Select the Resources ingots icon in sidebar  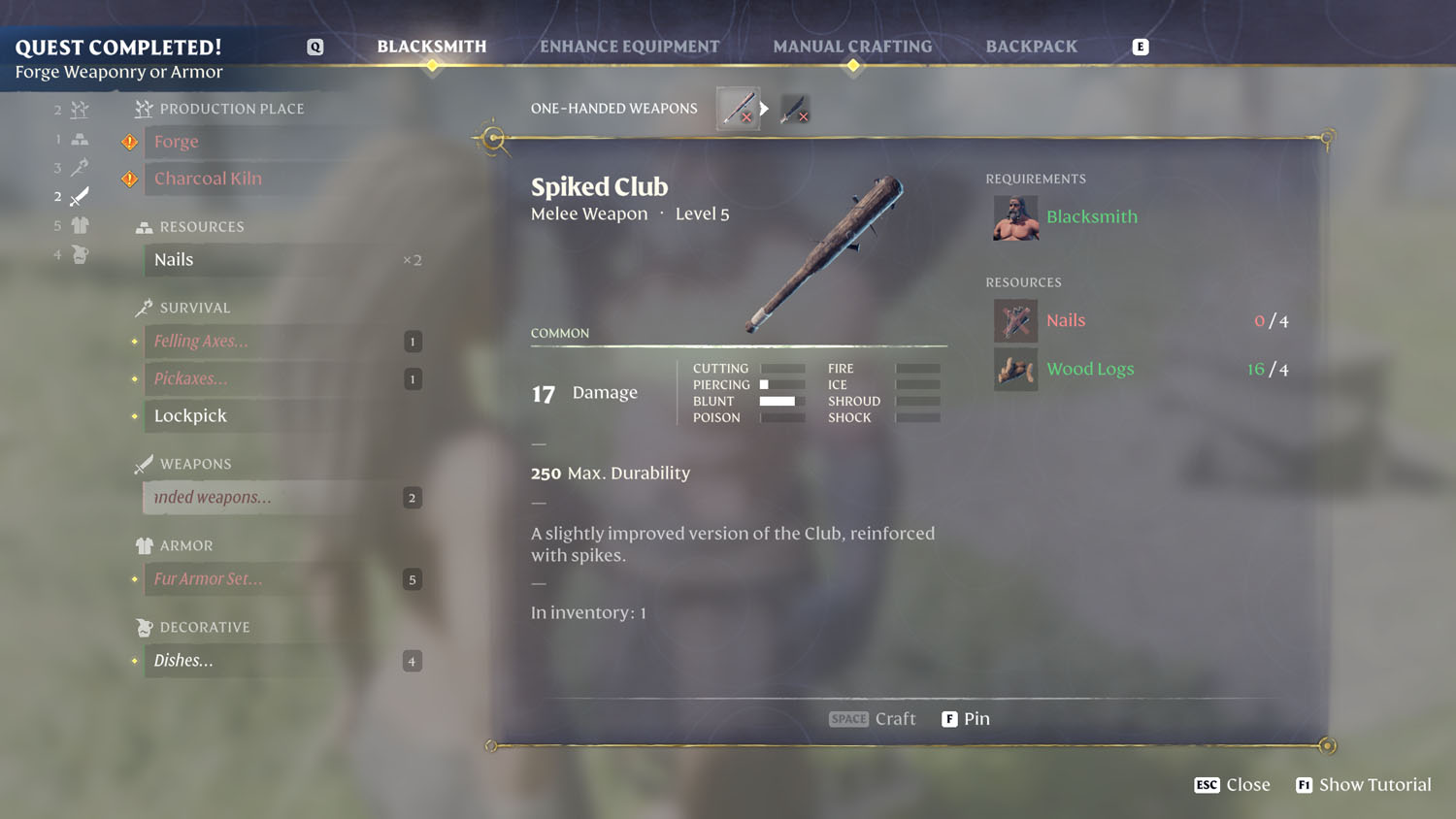click(x=79, y=138)
